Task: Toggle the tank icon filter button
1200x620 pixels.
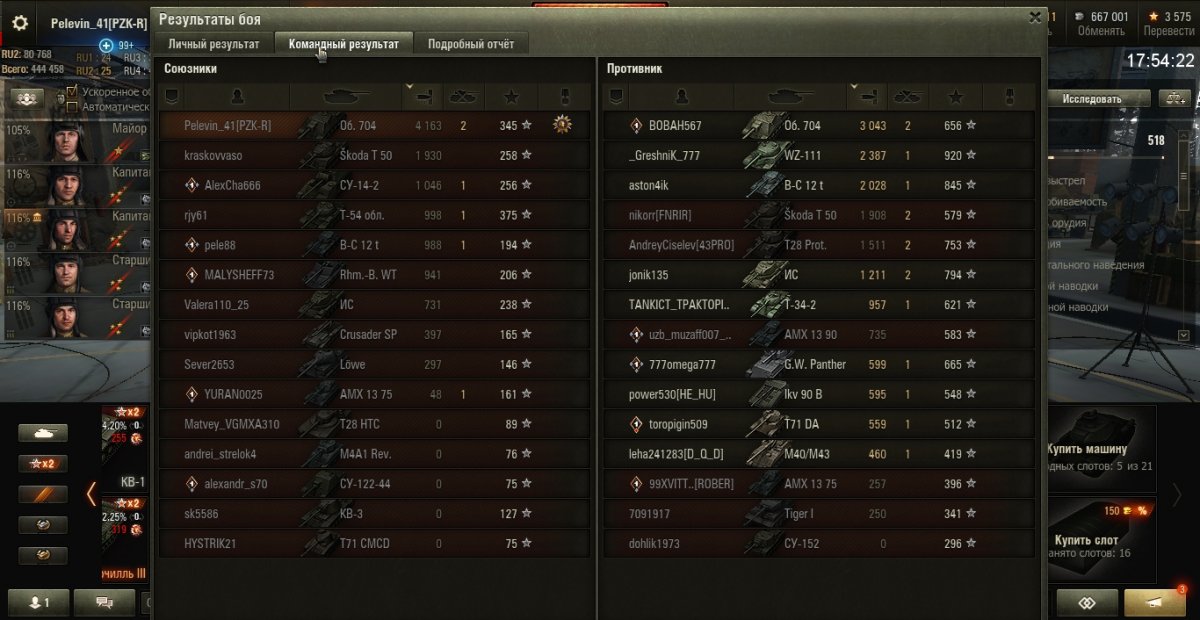Action: pyautogui.click(x=43, y=433)
